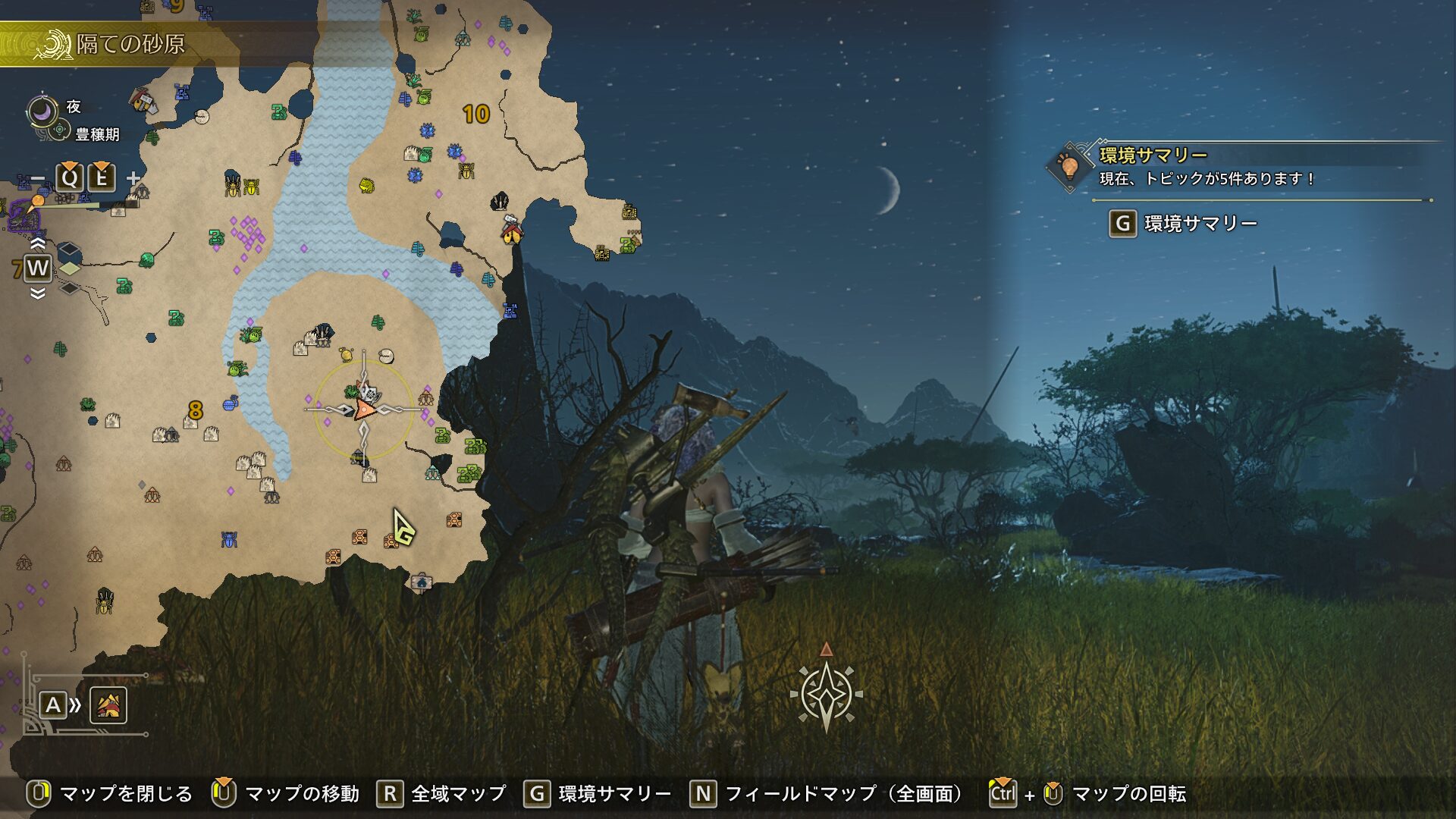Click the yellow frog marker near the river

[367, 185]
